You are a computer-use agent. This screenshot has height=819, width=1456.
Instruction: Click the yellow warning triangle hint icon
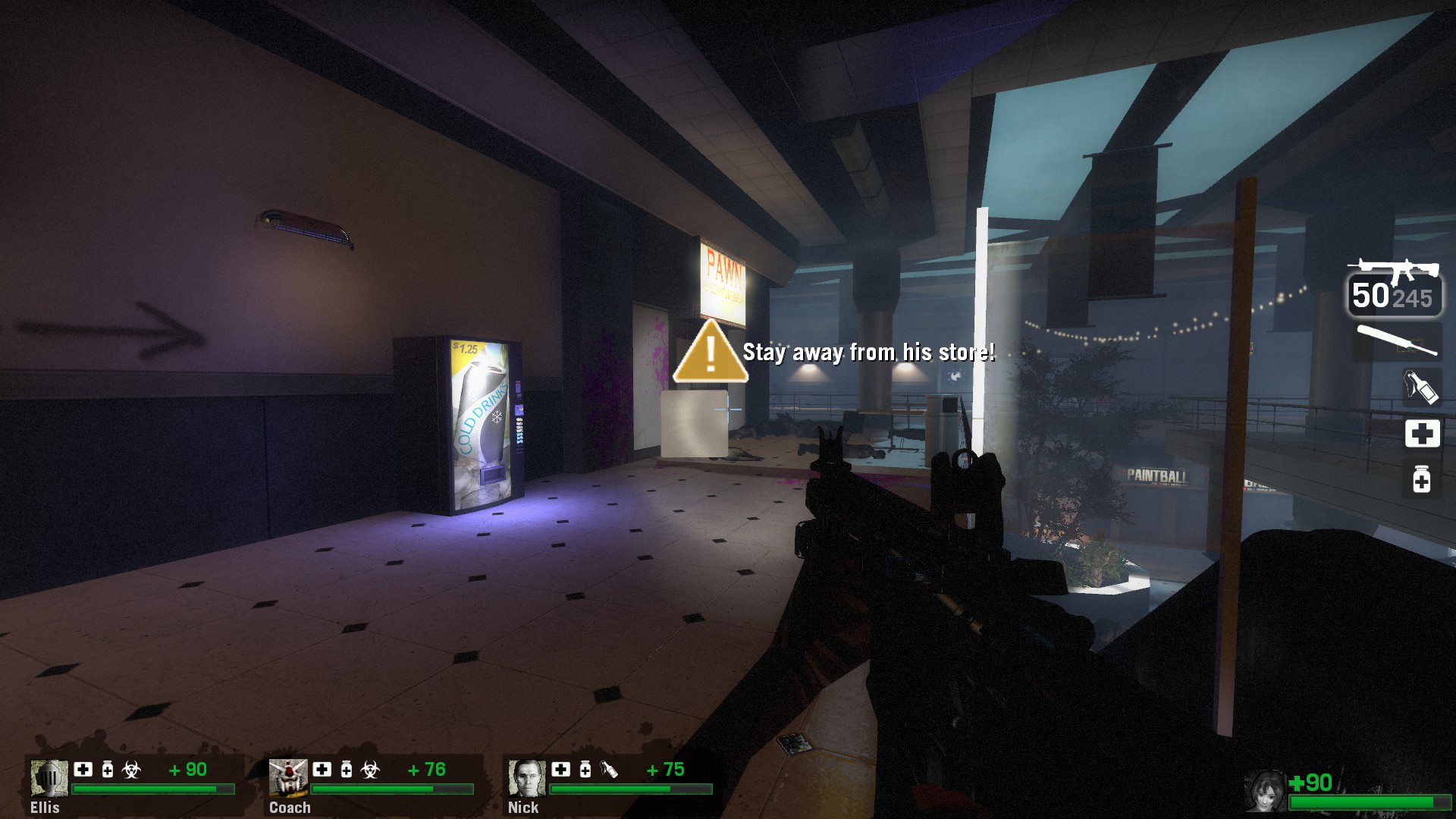click(710, 352)
